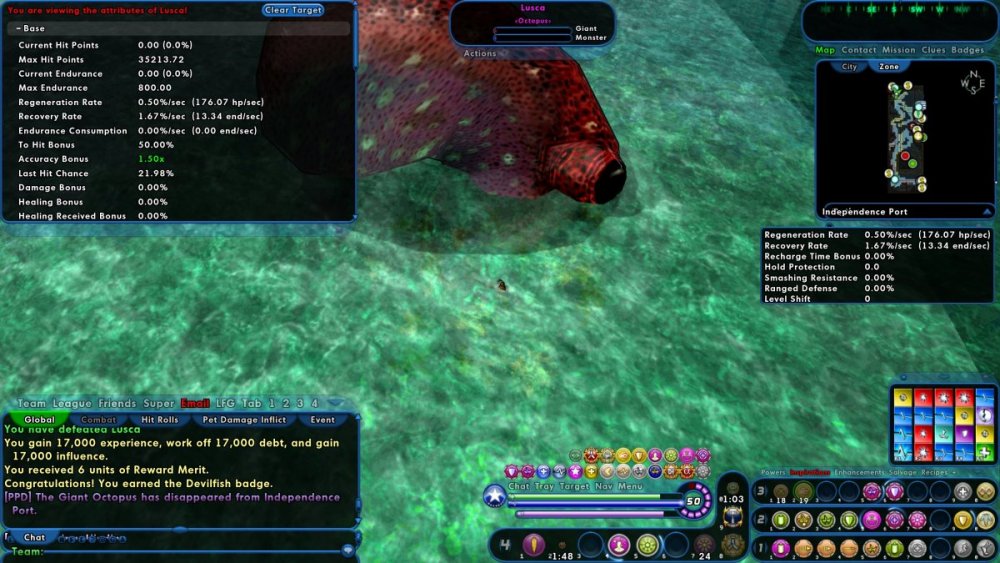Open the target Actions menu
Screen dimensions: 1000x563
pyautogui.click(x=480, y=54)
